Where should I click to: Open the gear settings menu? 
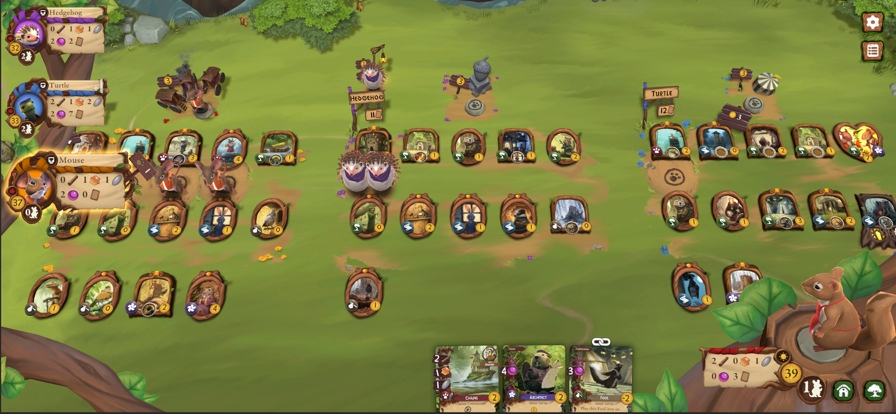872,22
